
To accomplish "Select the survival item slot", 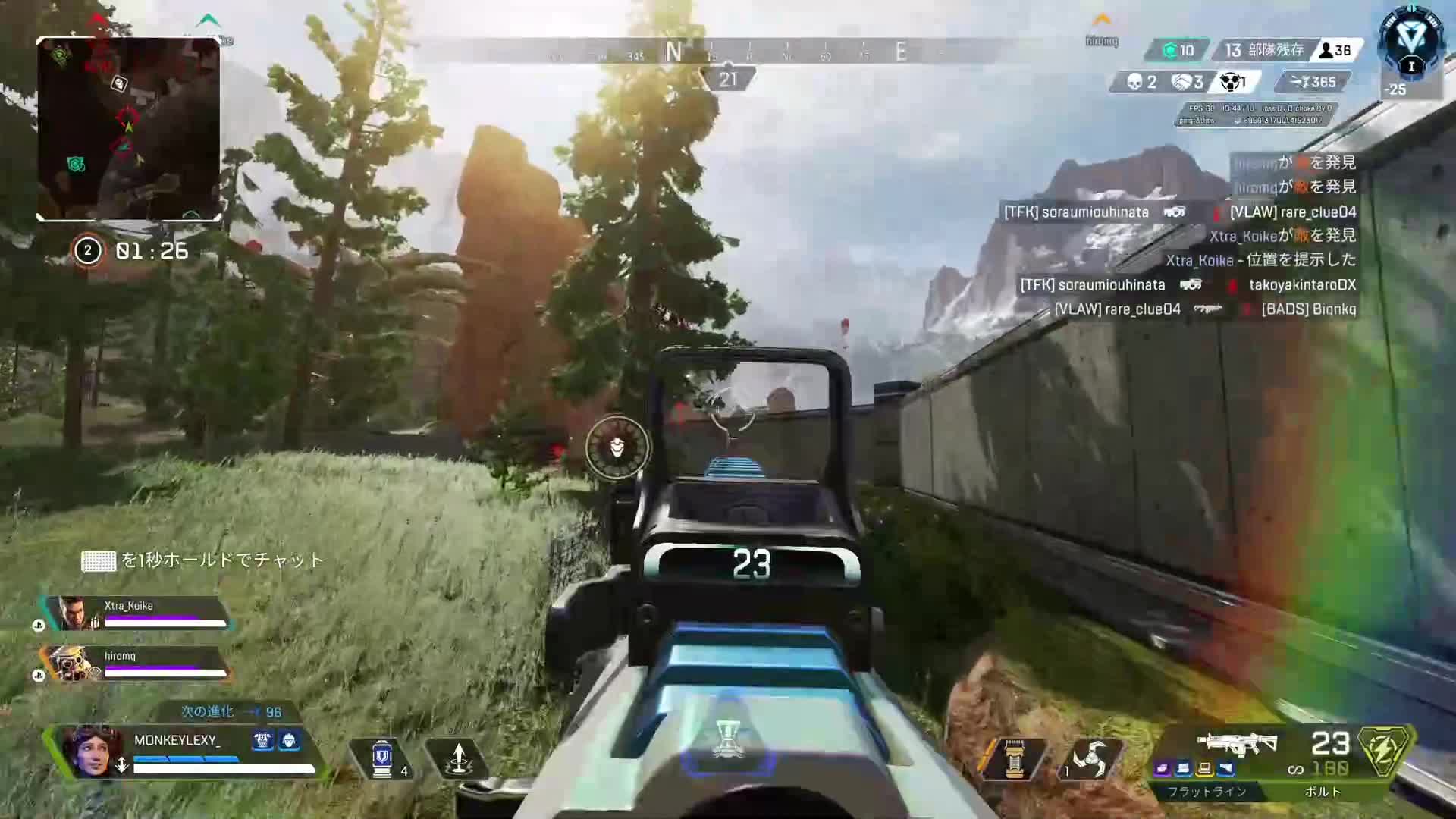I will click(1014, 758).
